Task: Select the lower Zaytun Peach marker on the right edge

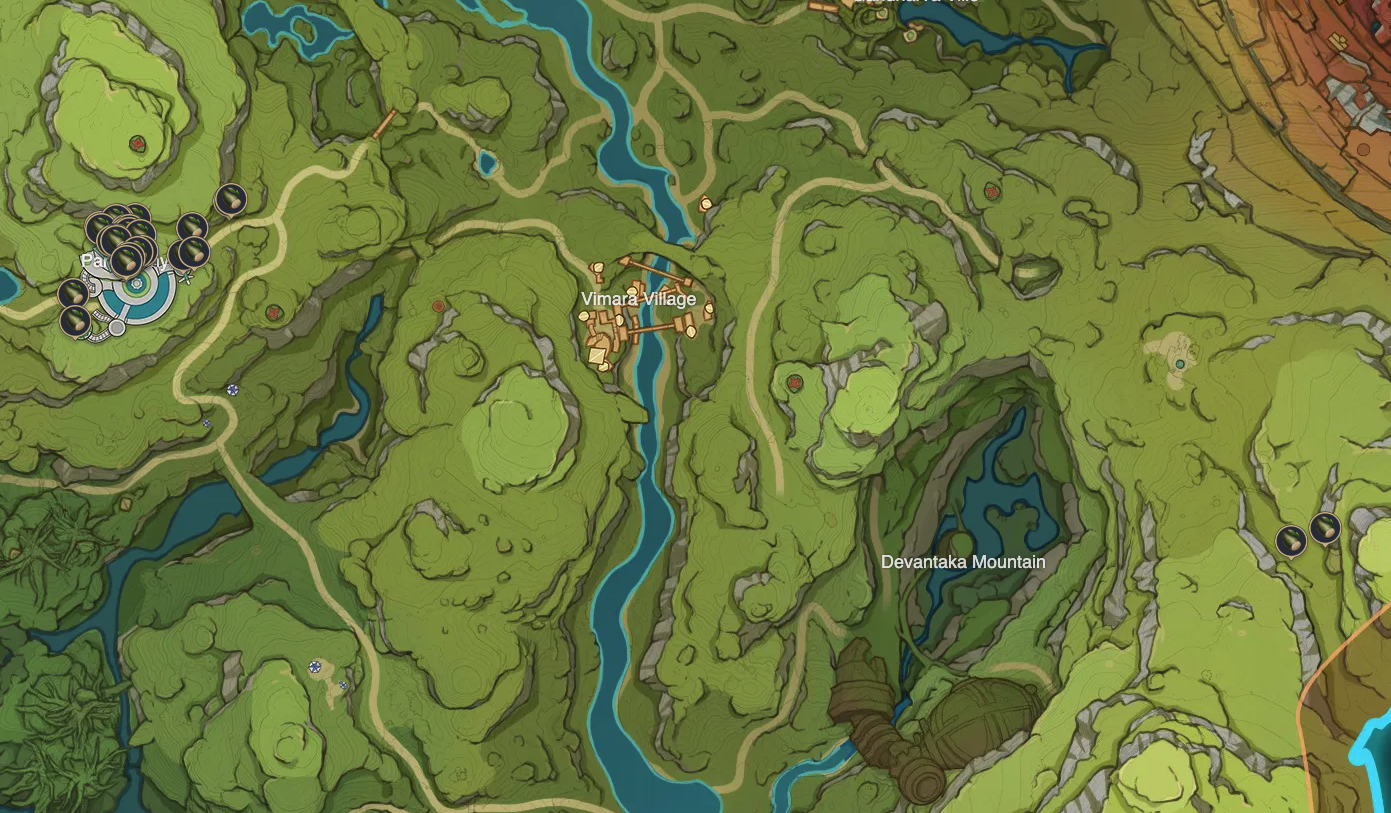Action: [1291, 542]
